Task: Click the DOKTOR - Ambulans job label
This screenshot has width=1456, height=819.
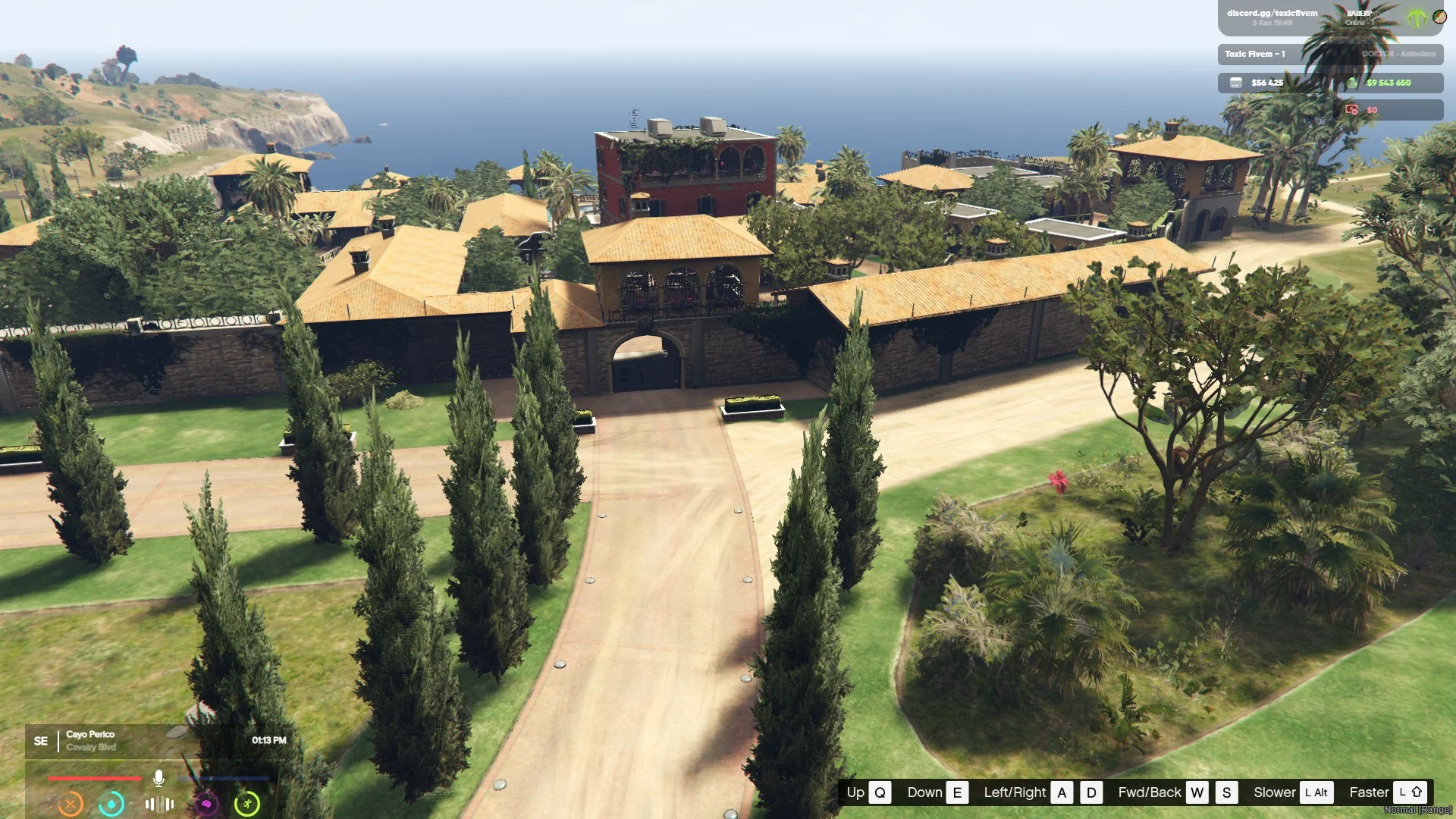Action: point(1398,54)
